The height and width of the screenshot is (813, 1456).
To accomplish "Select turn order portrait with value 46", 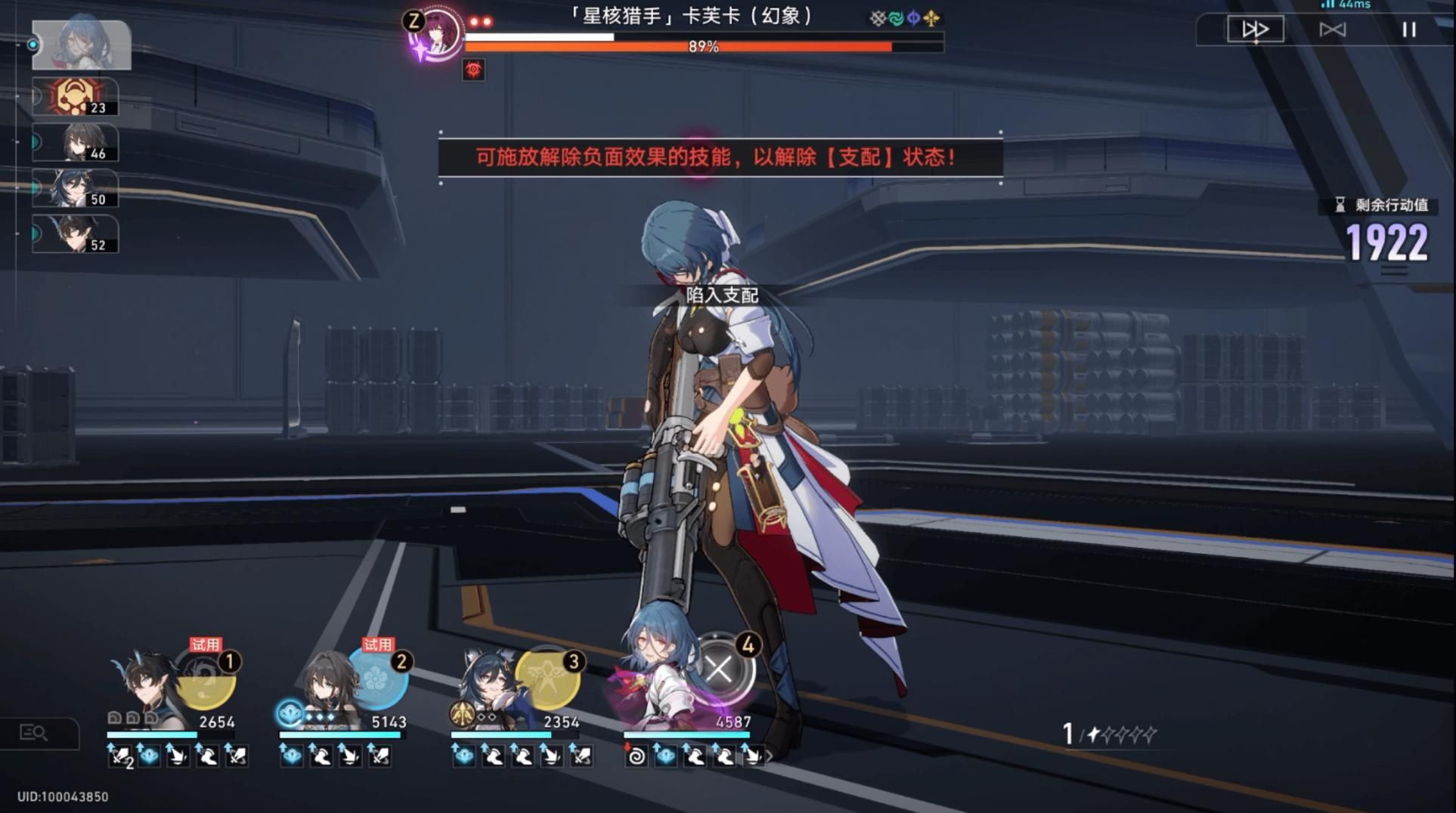I will 76,142.
